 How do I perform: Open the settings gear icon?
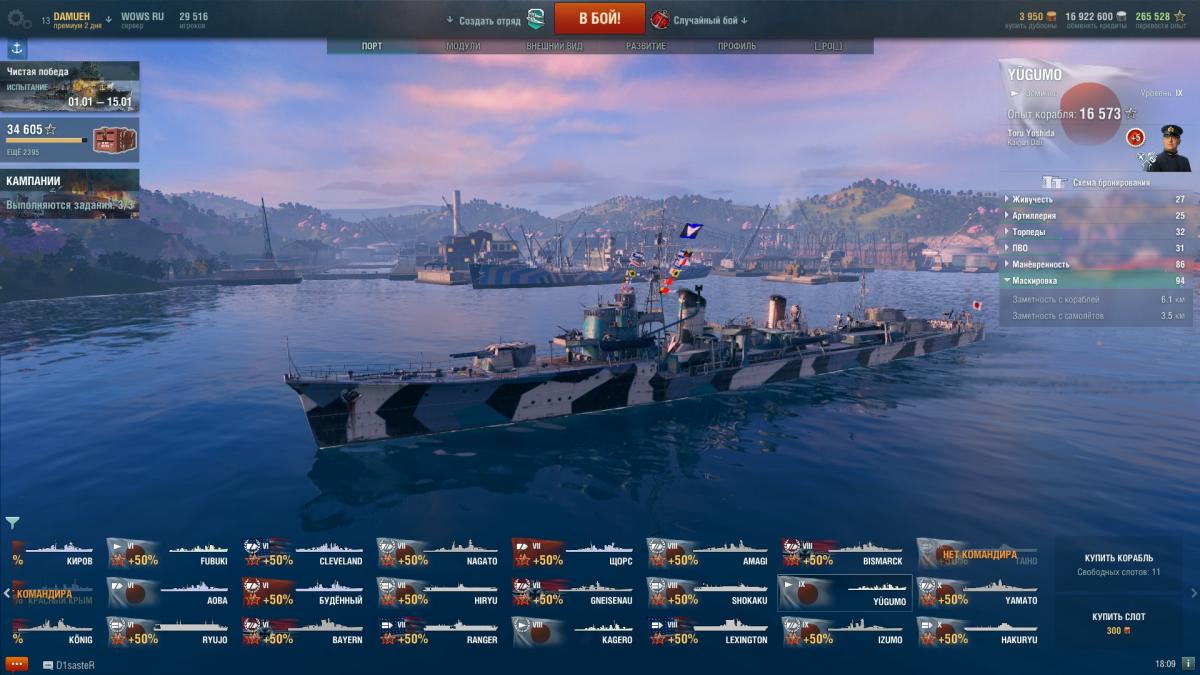coord(19,19)
